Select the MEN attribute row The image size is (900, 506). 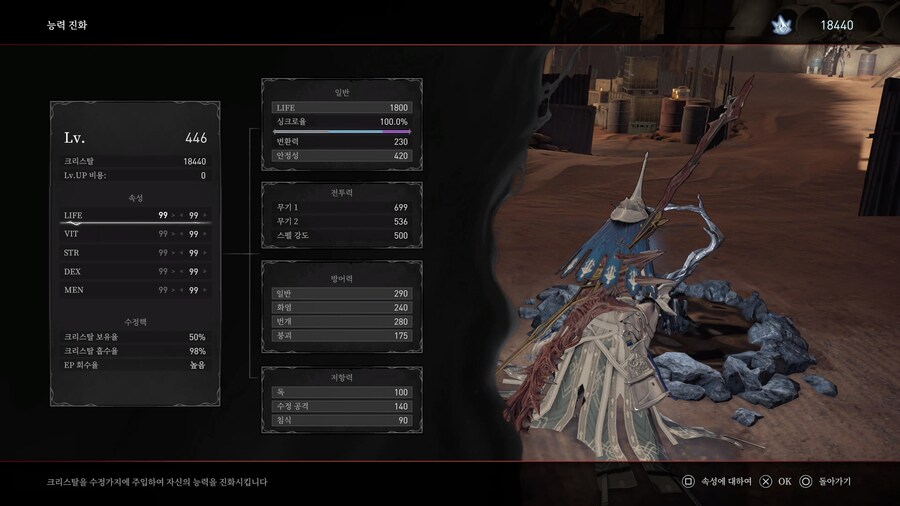coord(133,290)
